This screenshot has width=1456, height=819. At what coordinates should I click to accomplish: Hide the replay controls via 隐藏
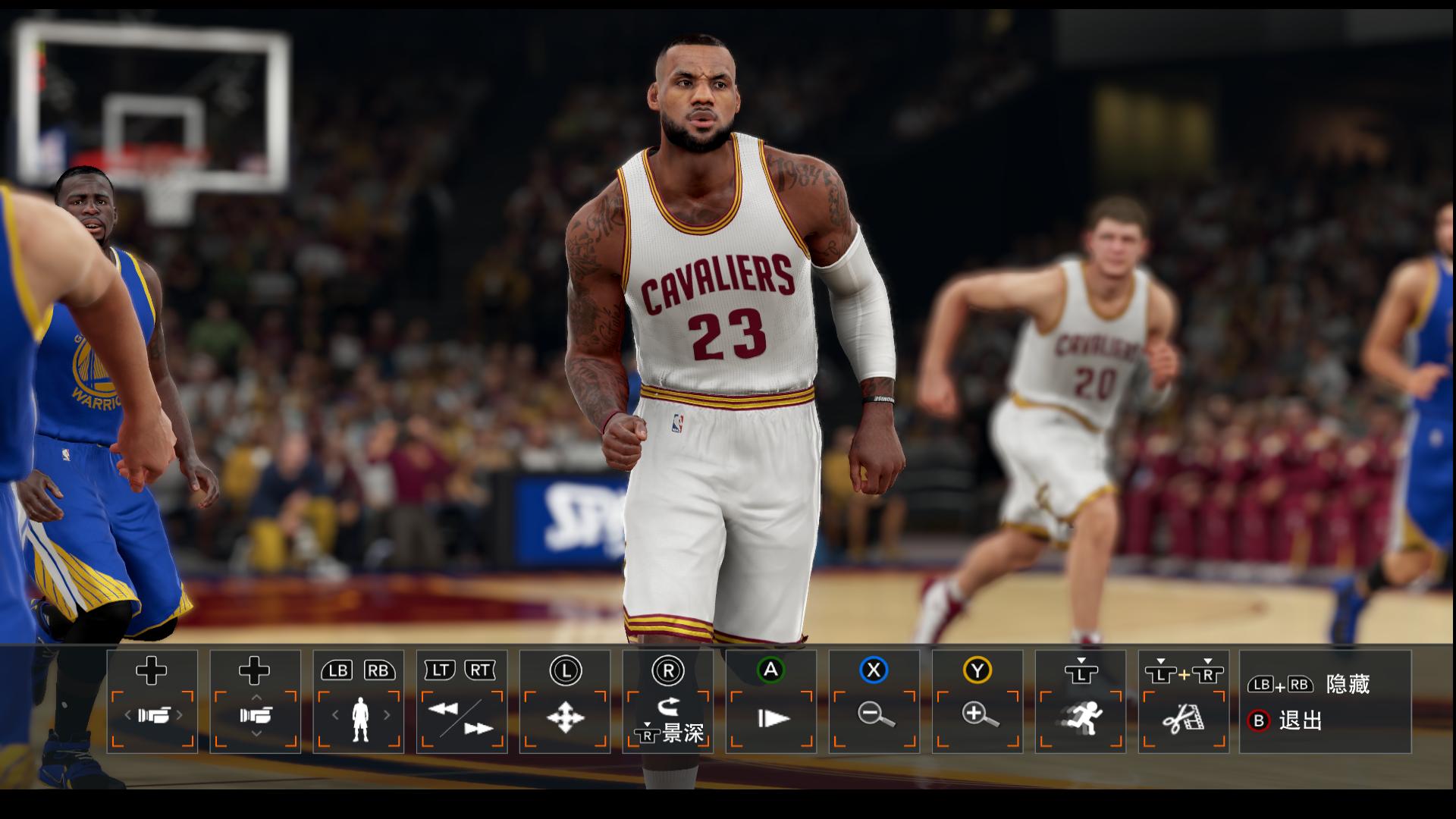pyautogui.click(x=1347, y=684)
